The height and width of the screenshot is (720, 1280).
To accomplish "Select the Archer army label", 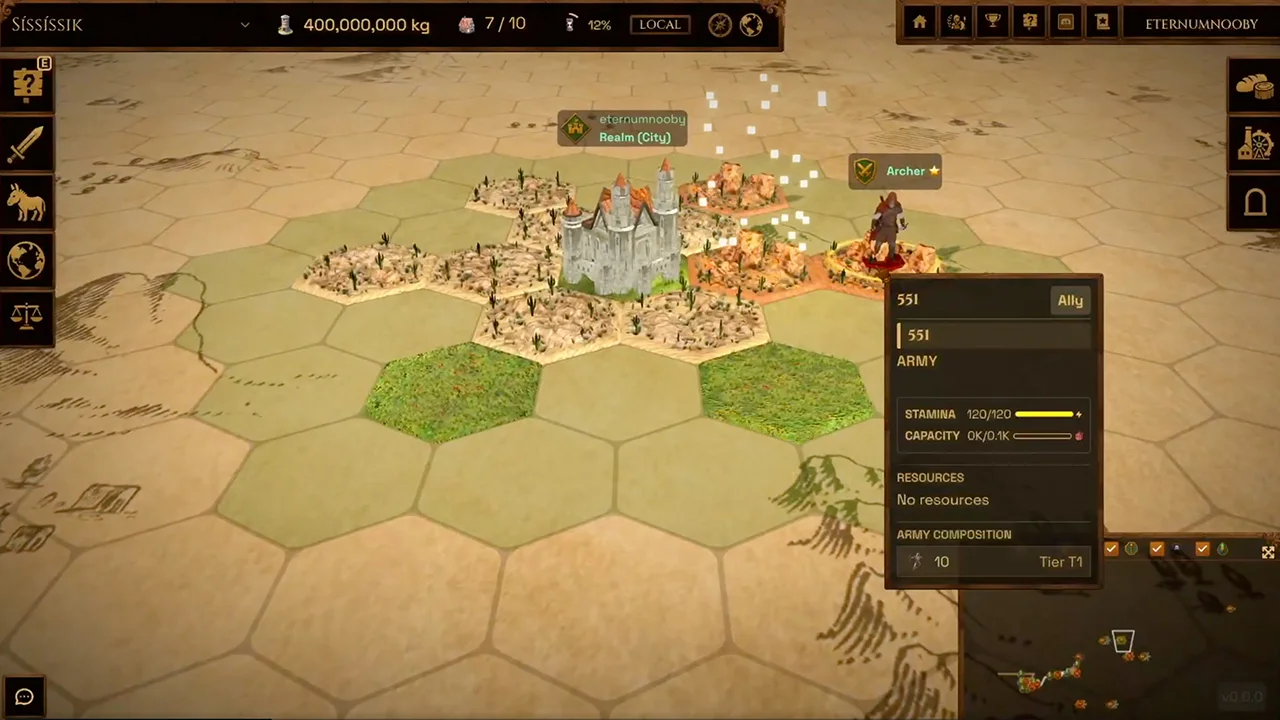I will point(895,171).
